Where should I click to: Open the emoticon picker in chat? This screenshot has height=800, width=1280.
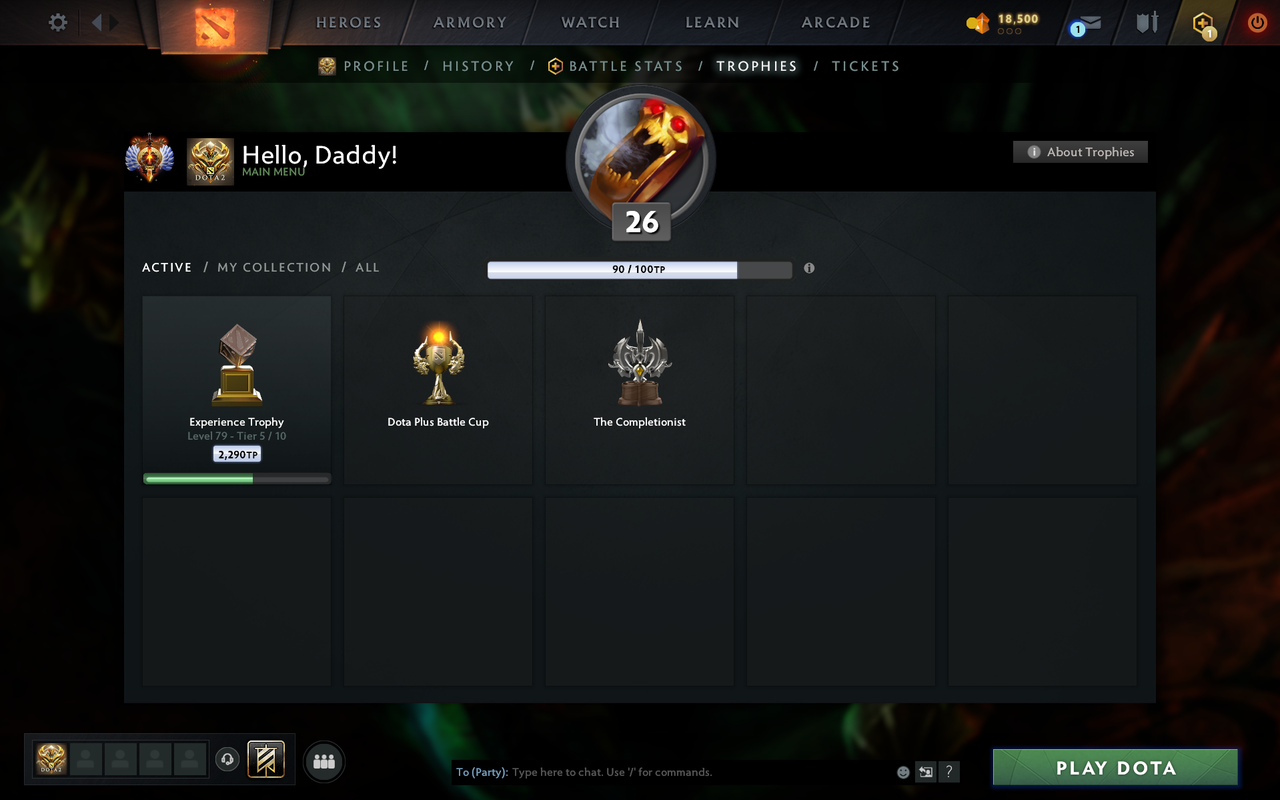coord(903,772)
